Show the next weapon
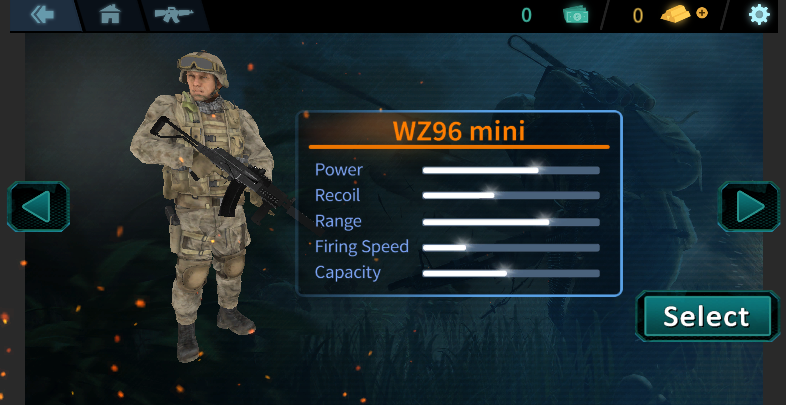 tap(749, 207)
